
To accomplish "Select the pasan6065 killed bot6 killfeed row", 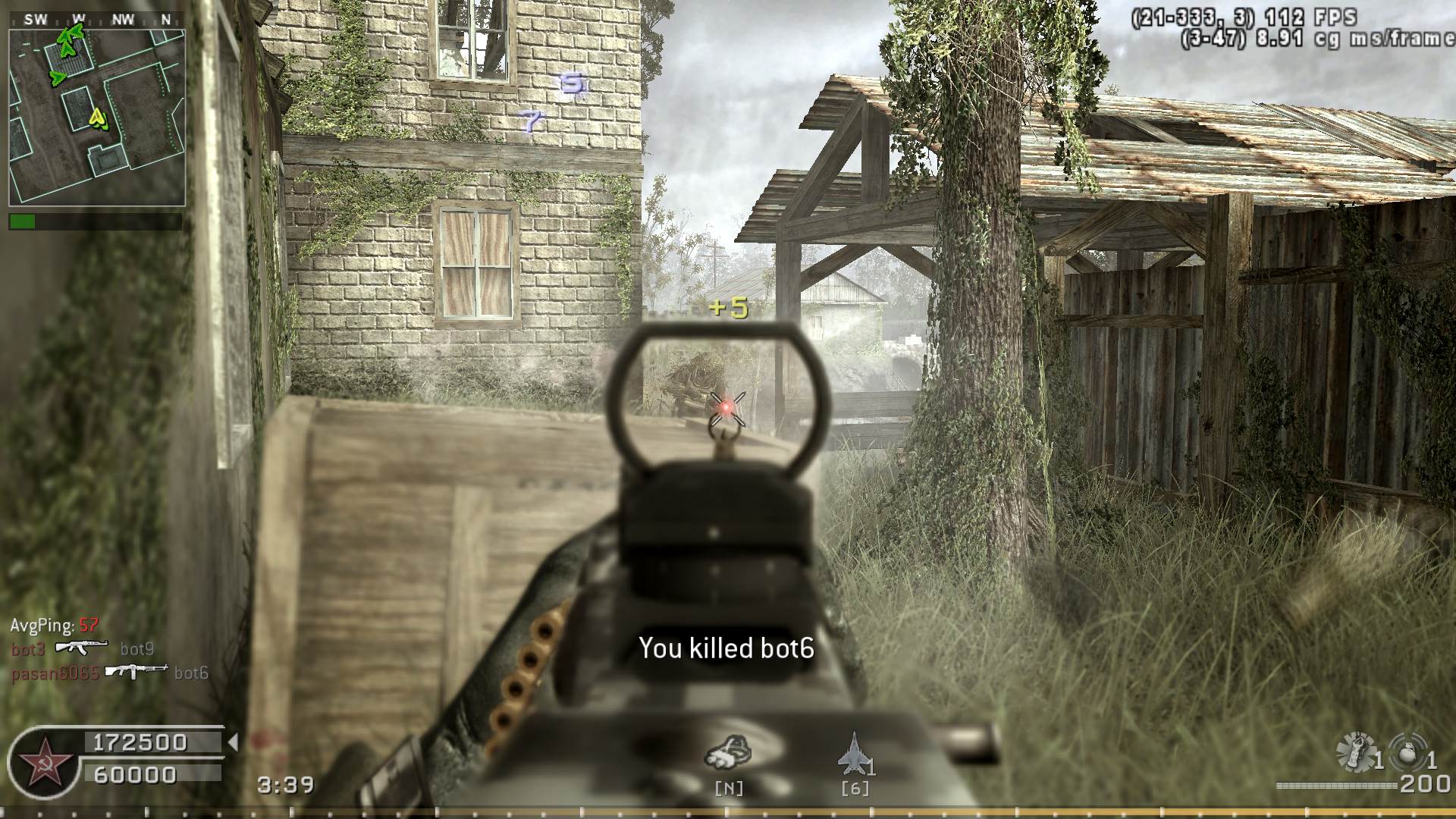I will click(109, 673).
